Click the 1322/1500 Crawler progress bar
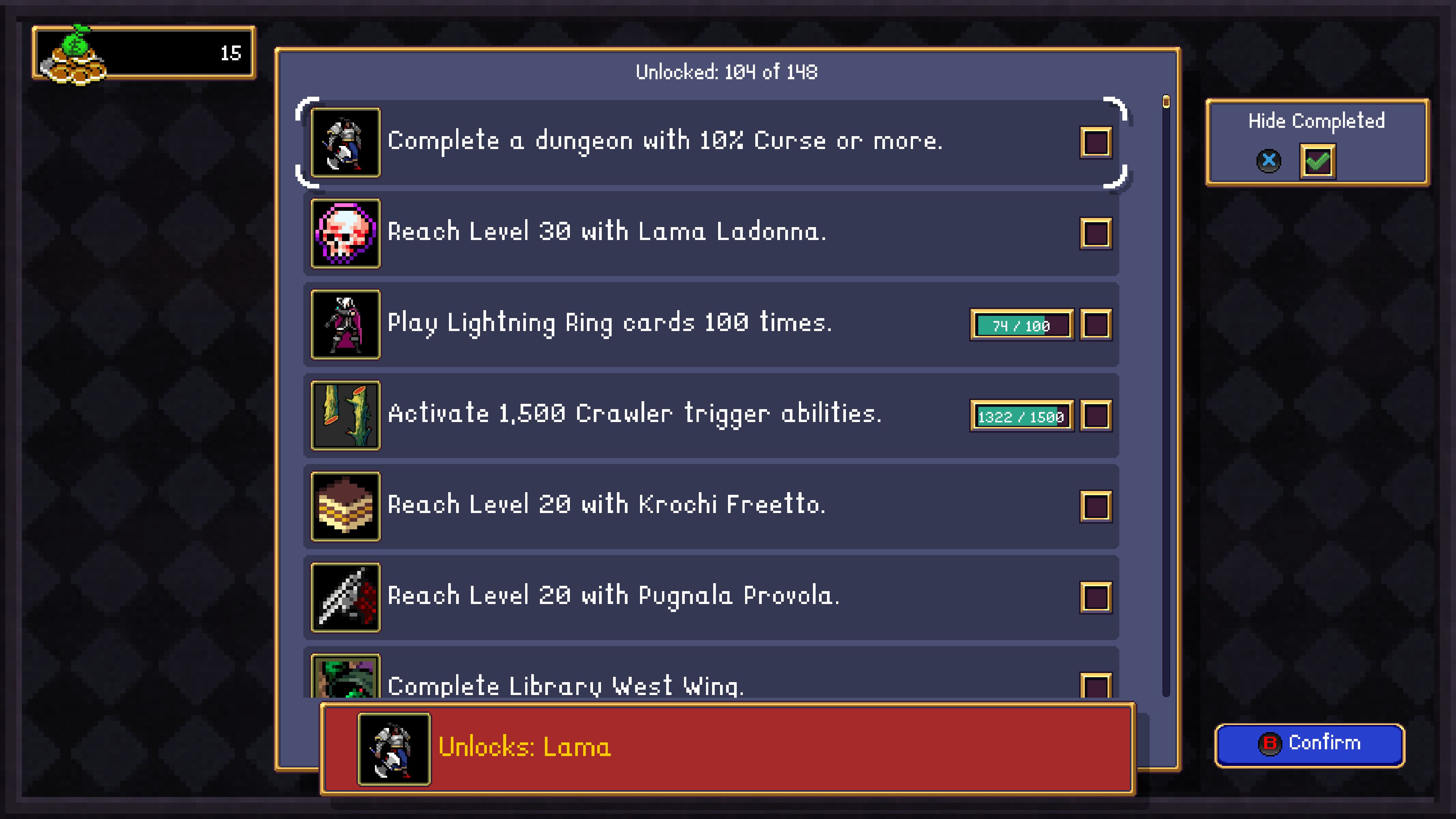The height and width of the screenshot is (819, 1456). coord(1021,416)
